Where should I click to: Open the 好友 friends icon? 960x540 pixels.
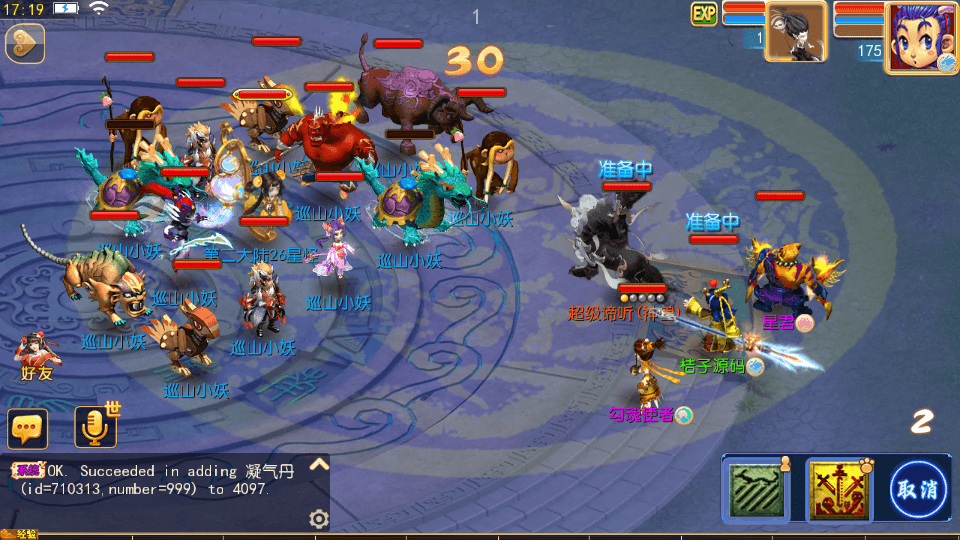(x=37, y=355)
